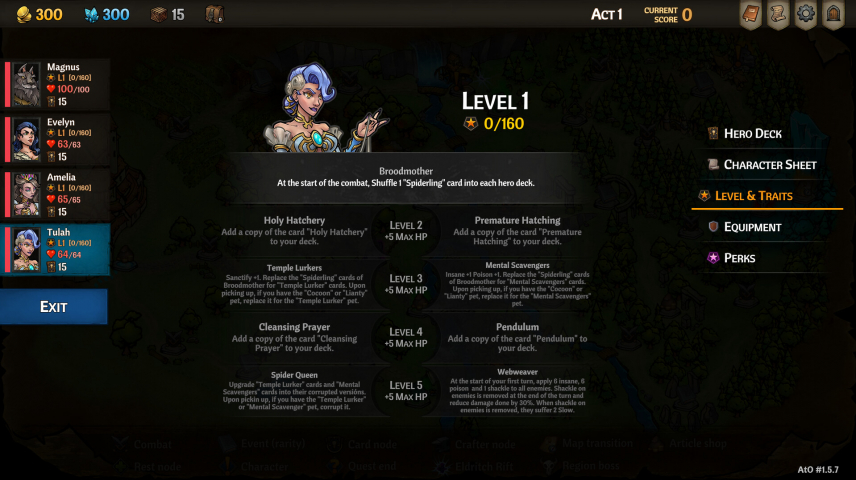Open the Perks tab
The image size is (856, 480).
point(740,258)
